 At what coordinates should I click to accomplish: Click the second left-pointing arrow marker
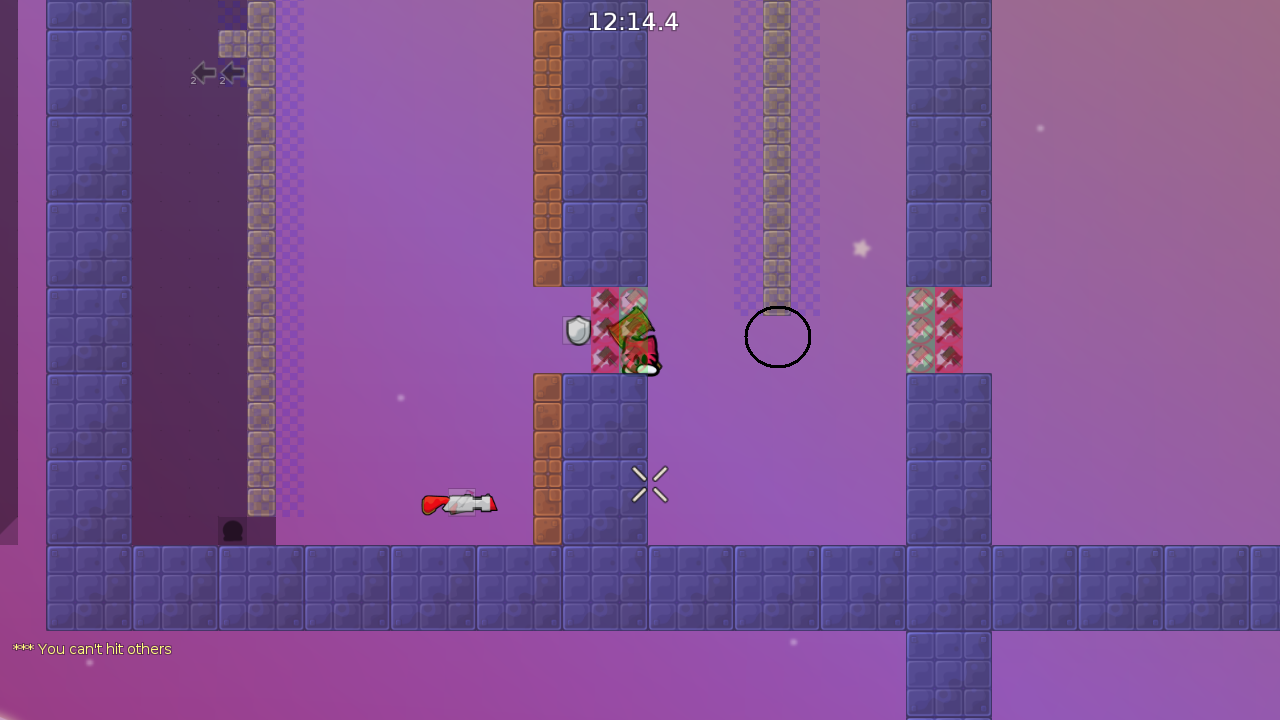pos(232,72)
